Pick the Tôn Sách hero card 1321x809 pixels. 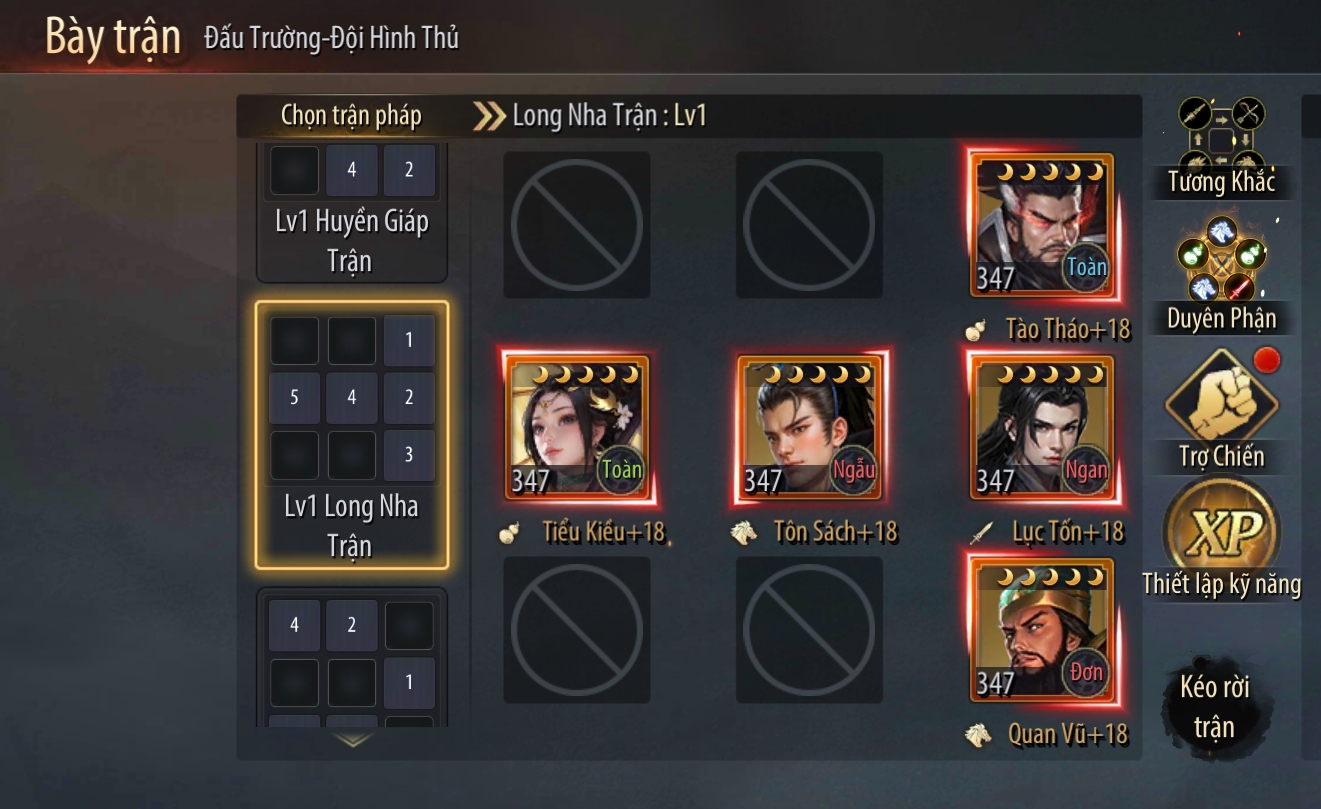pyautogui.click(x=809, y=427)
